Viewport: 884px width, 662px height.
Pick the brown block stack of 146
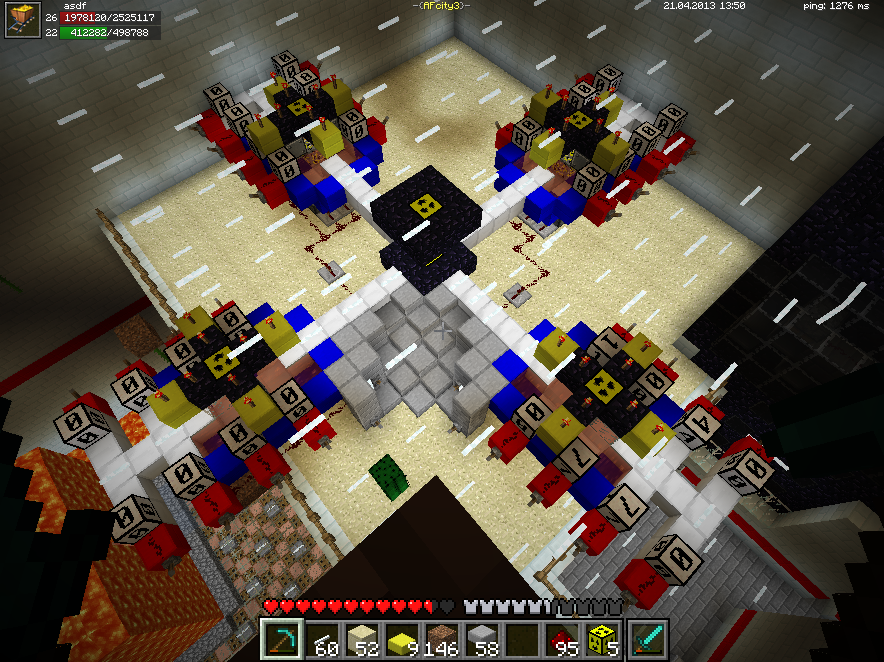(x=442, y=638)
